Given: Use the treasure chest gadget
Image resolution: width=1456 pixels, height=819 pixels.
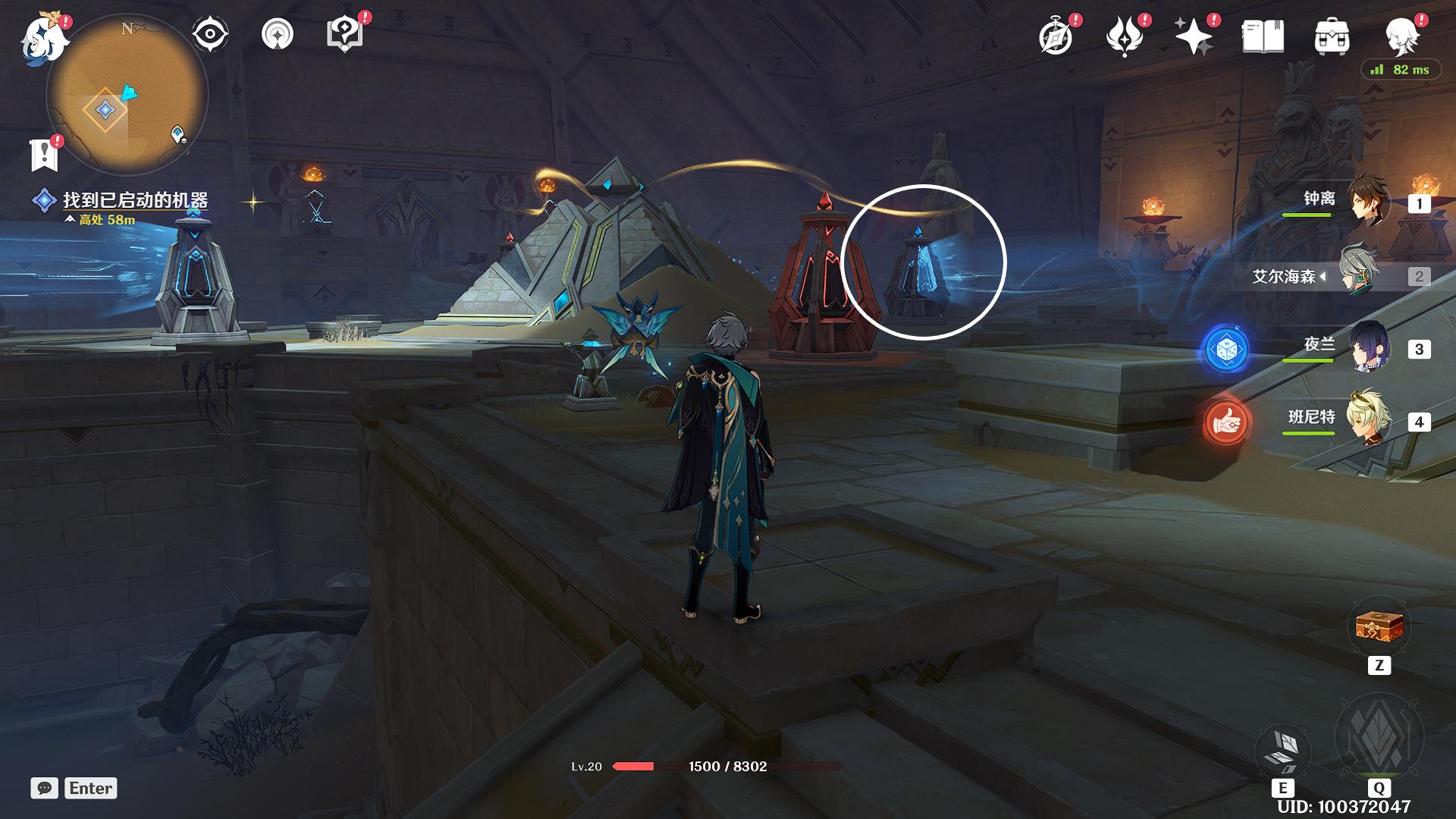Looking at the screenshot, I should 1379,628.
